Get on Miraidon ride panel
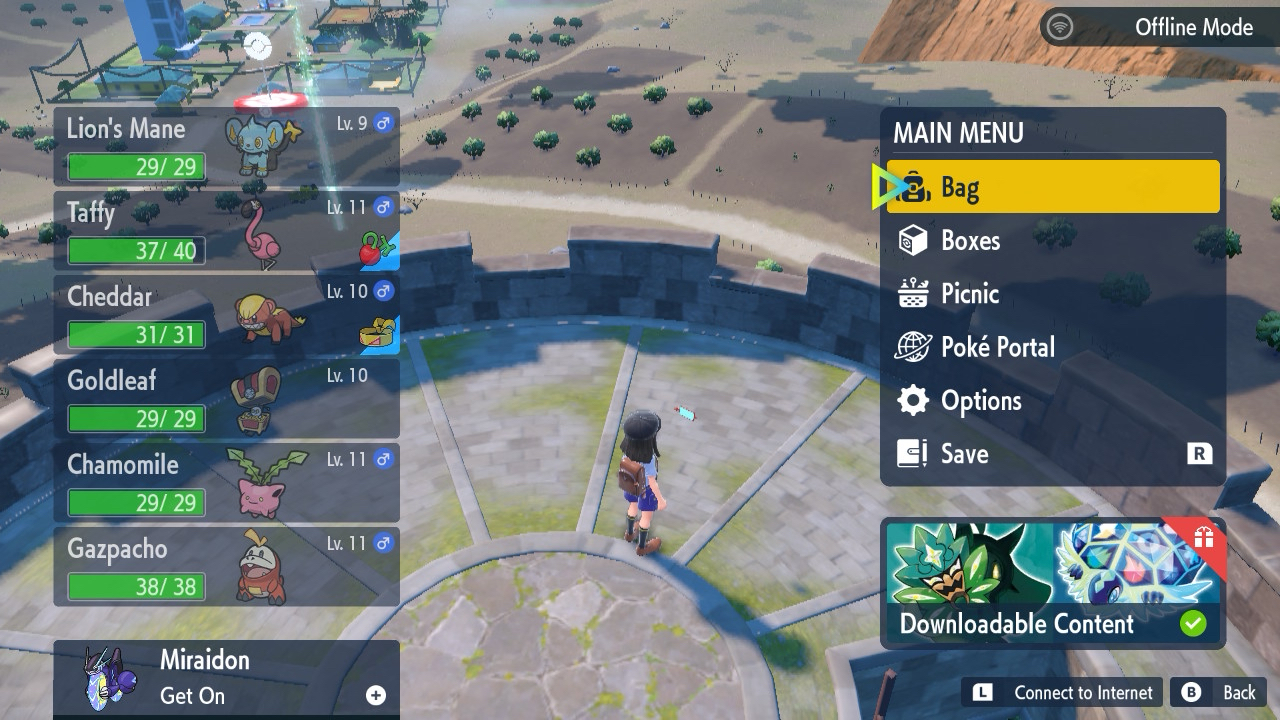The image size is (1280, 720). point(226,678)
